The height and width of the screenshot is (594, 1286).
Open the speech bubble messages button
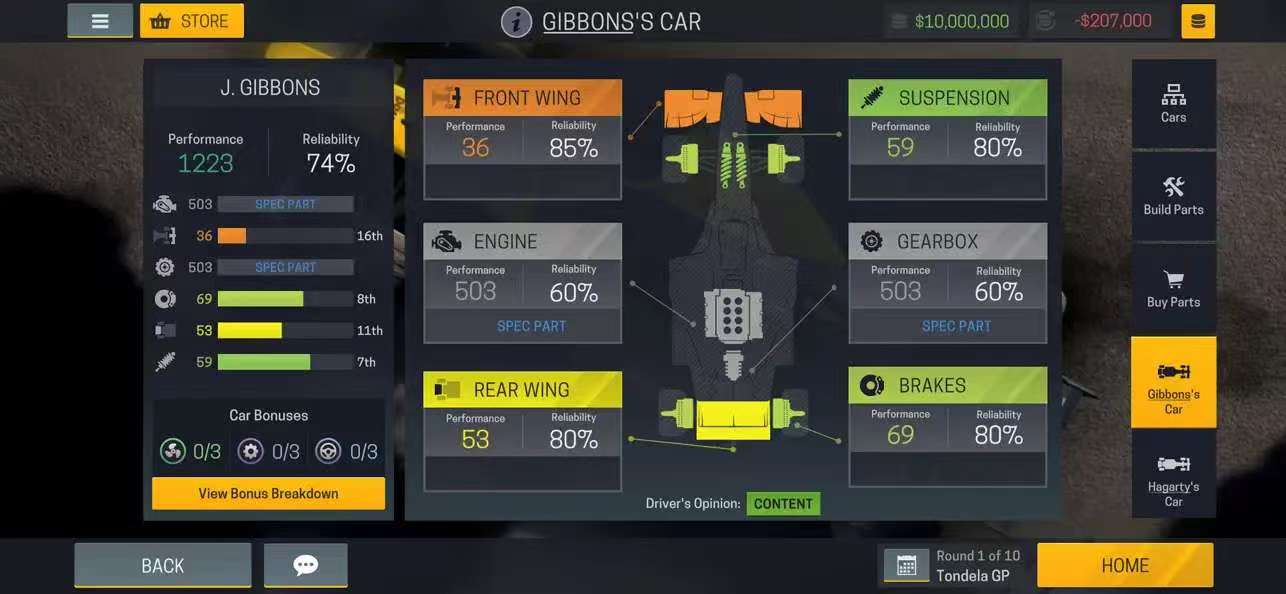tap(306, 566)
